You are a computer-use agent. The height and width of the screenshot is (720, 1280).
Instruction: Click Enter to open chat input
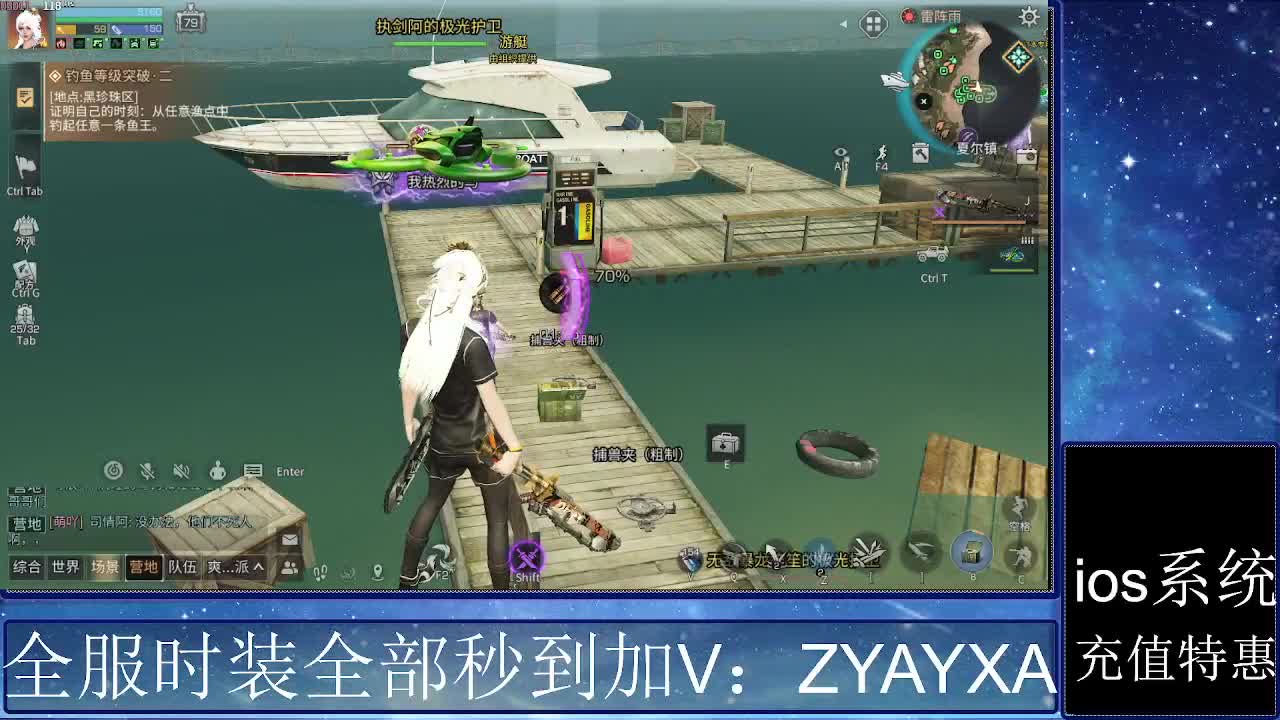coord(289,471)
